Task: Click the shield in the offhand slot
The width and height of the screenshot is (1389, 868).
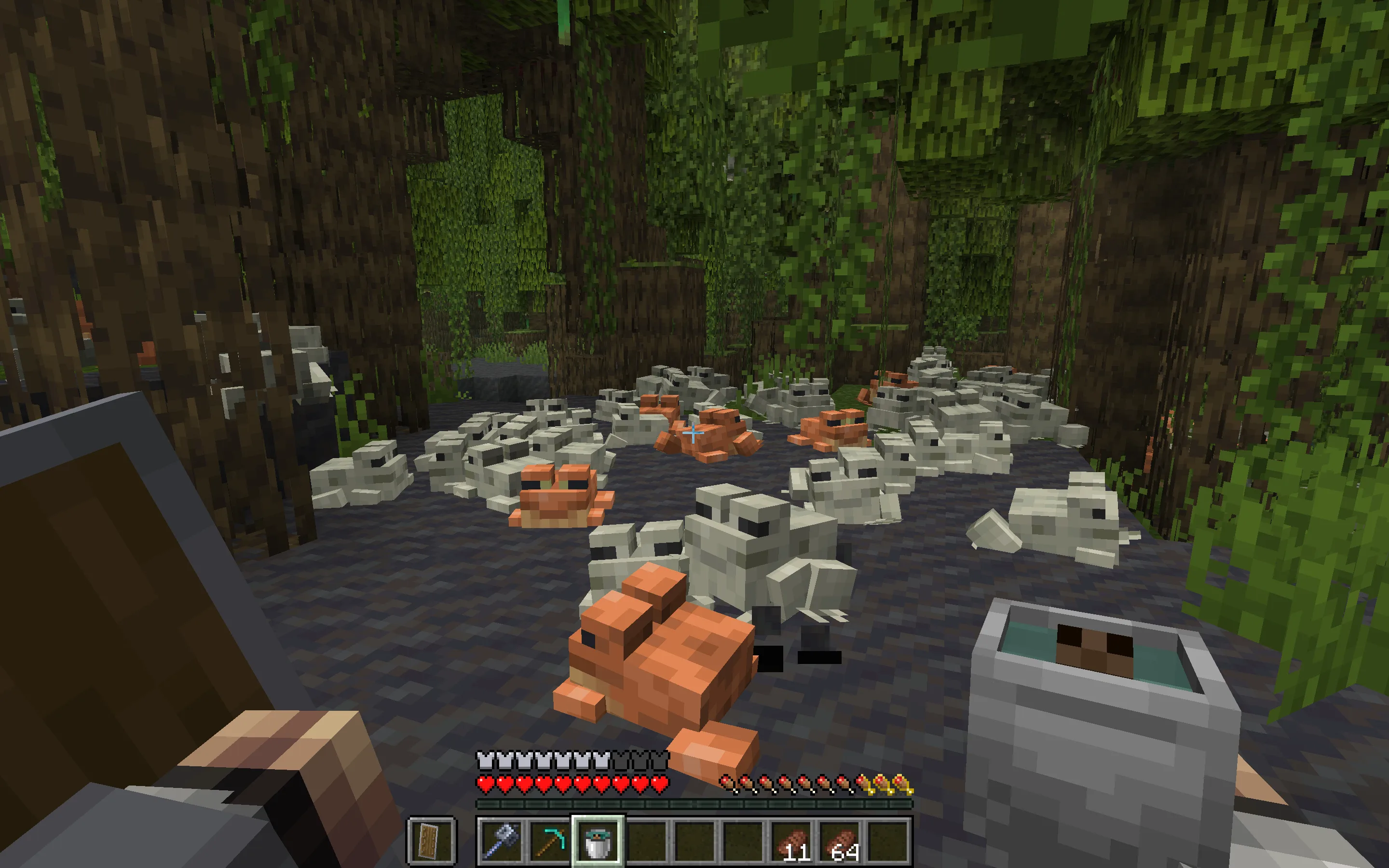Action: pyautogui.click(x=432, y=841)
